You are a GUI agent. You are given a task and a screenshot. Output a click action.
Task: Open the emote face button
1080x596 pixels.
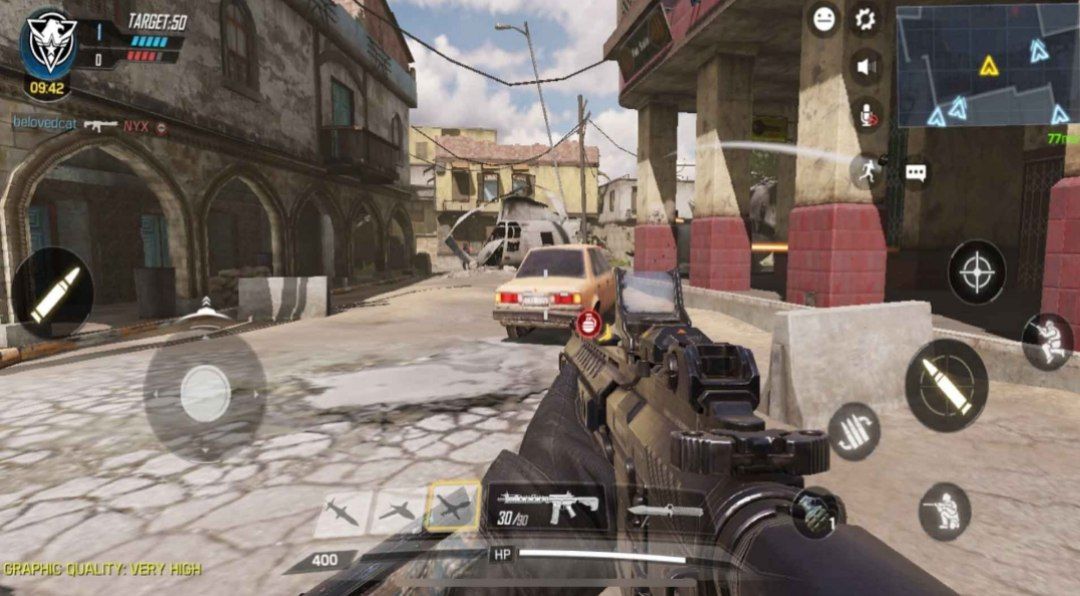[x=824, y=19]
